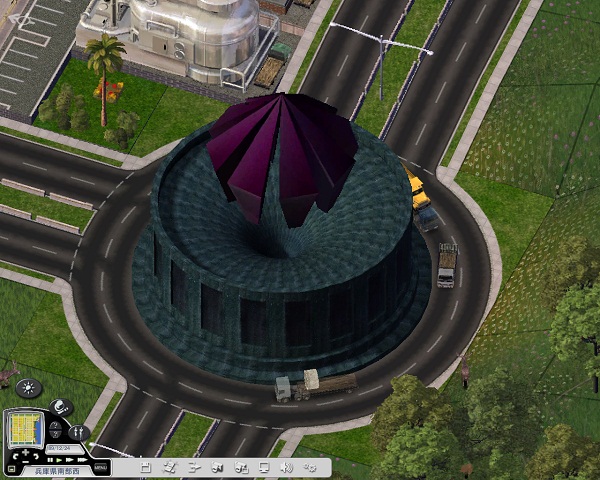Open My Sim mode (two people icon)
The image size is (600, 480).
tap(79, 433)
